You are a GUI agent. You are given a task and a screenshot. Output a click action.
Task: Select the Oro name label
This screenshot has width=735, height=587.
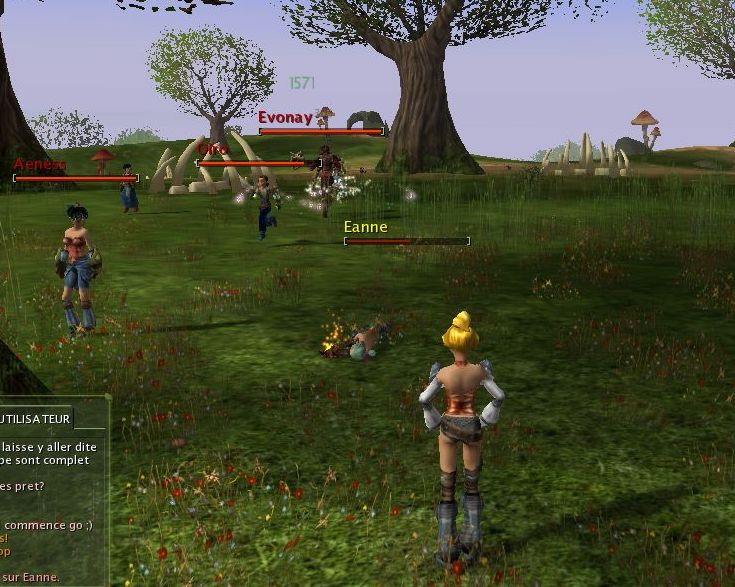pos(212,149)
